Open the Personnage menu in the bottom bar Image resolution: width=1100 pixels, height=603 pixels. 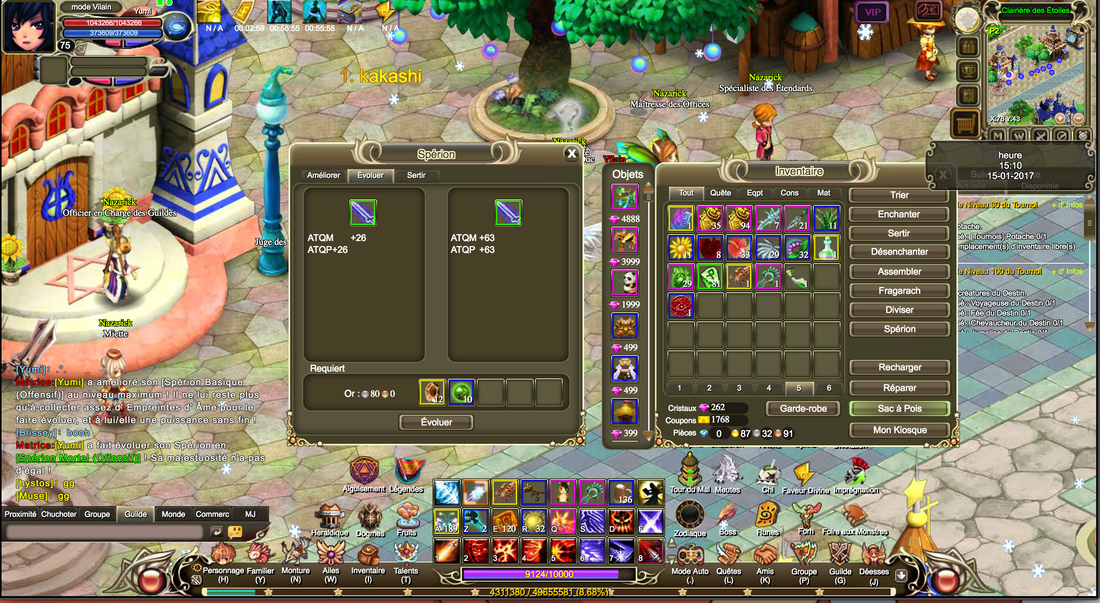[x=223, y=575]
